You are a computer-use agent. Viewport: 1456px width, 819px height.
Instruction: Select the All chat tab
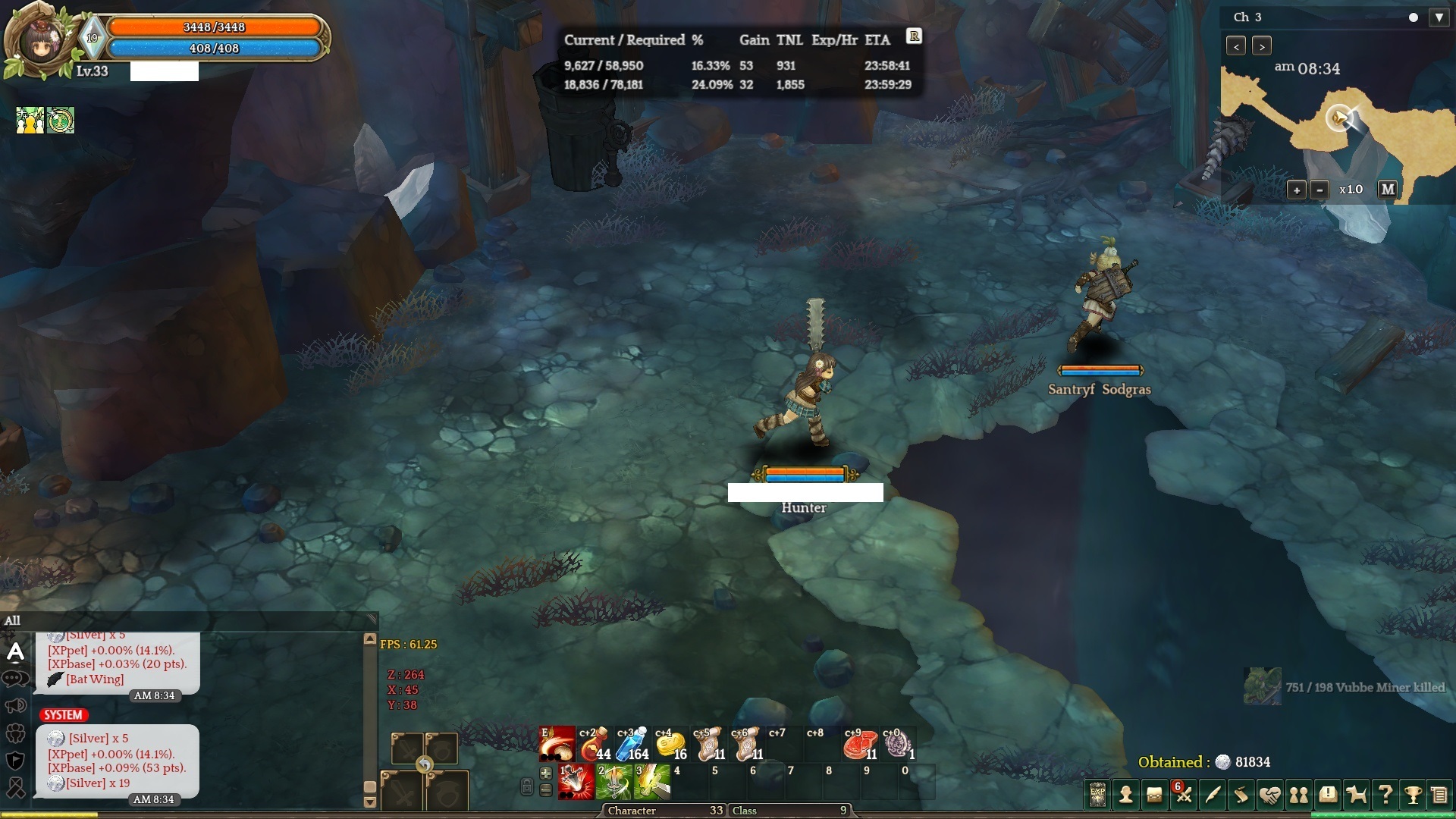[x=13, y=620]
